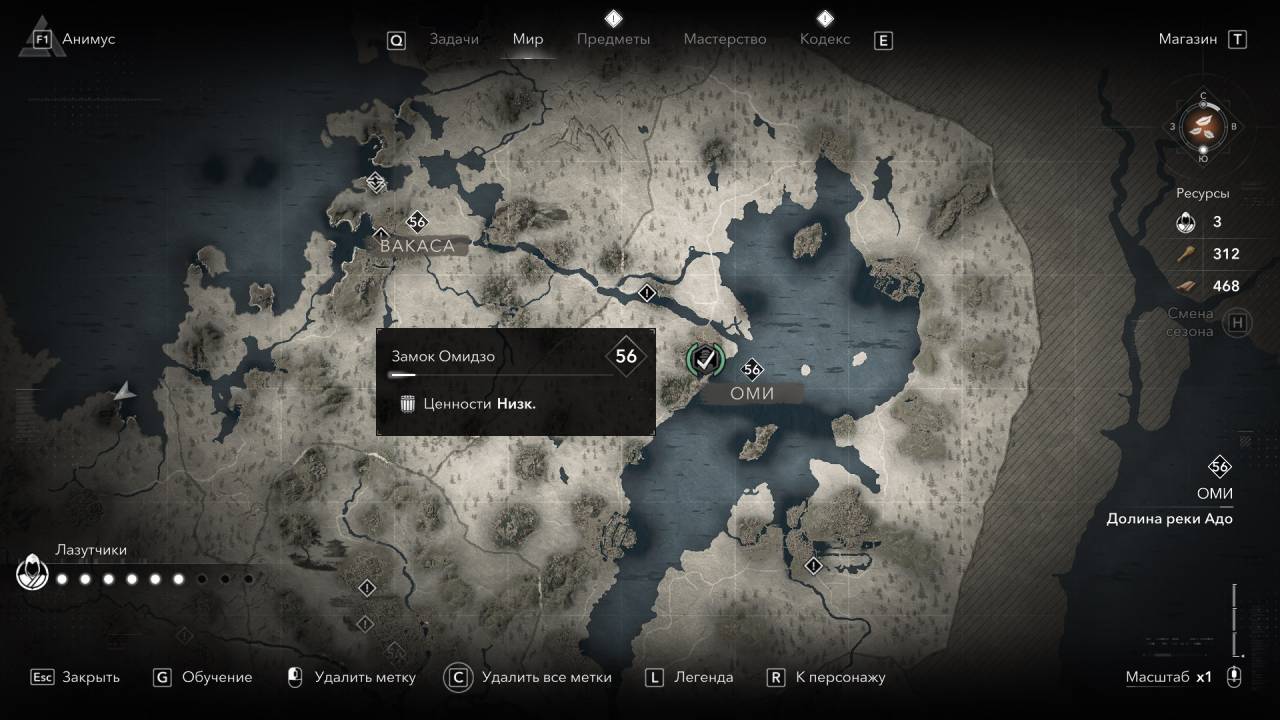Switch to the Мир tab
Screen dimensions: 1280x720
528,39
